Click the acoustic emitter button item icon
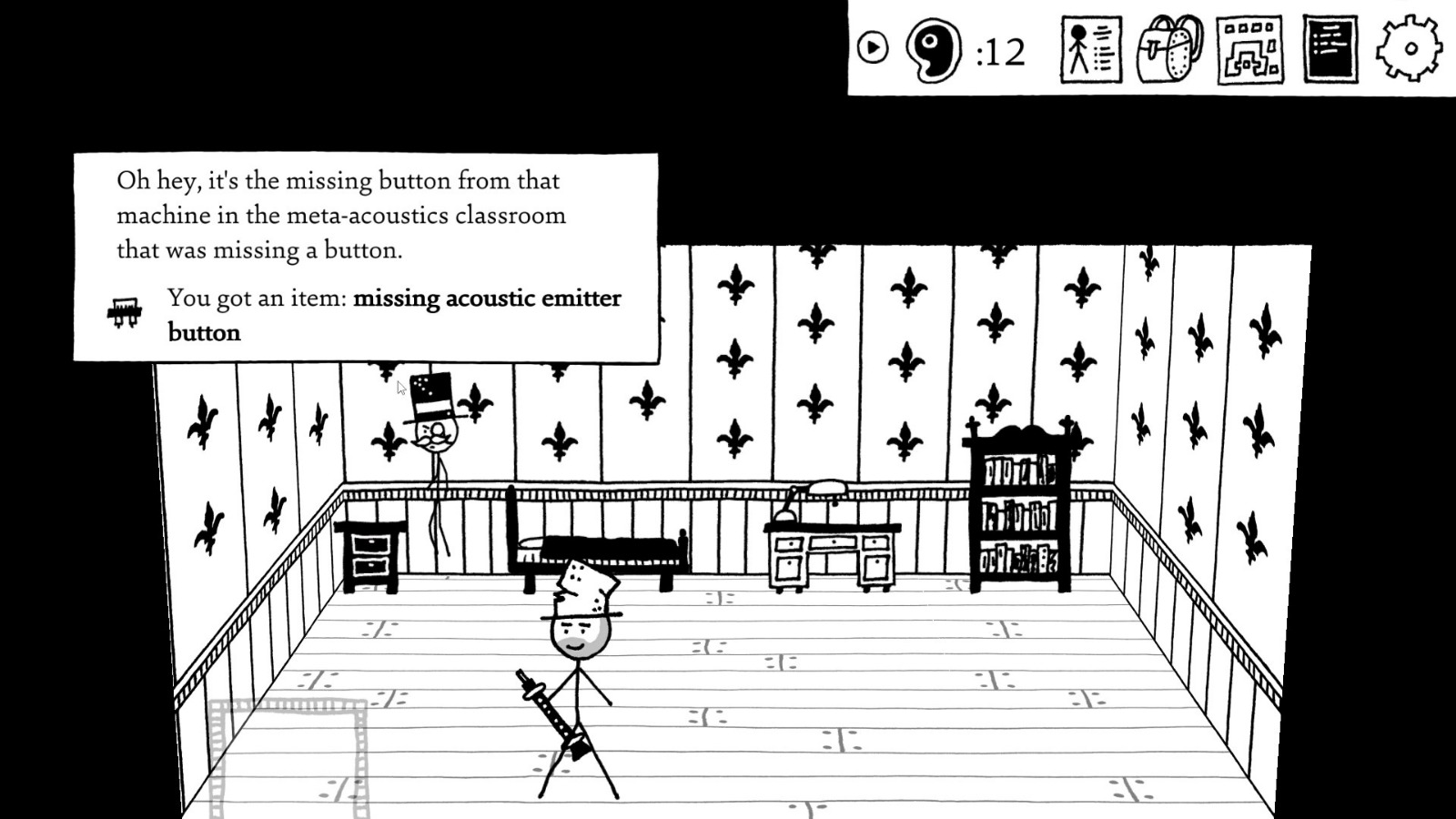The width and height of the screenshot is (1456, 819). tap(125, 310)
